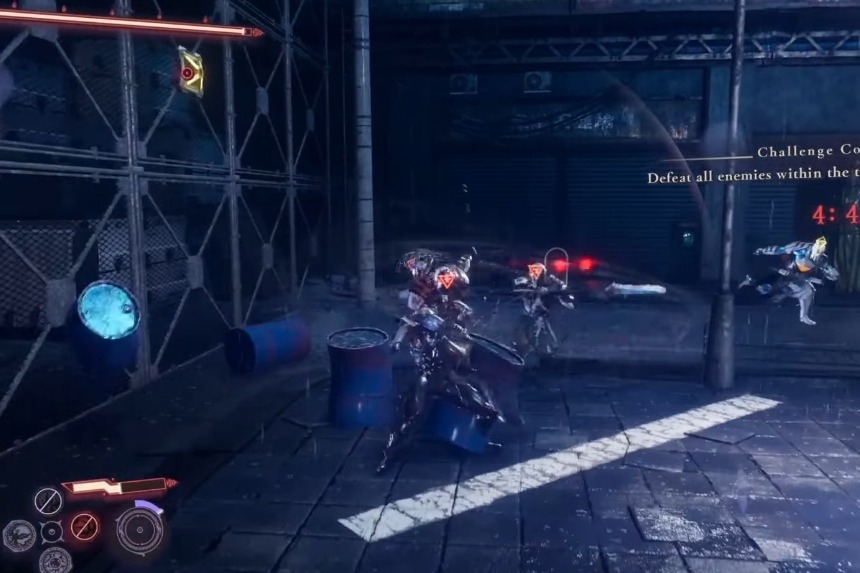Select the white crossed-out skill icon
This screenshot has width=860, height=573.
tap(47, 500)
